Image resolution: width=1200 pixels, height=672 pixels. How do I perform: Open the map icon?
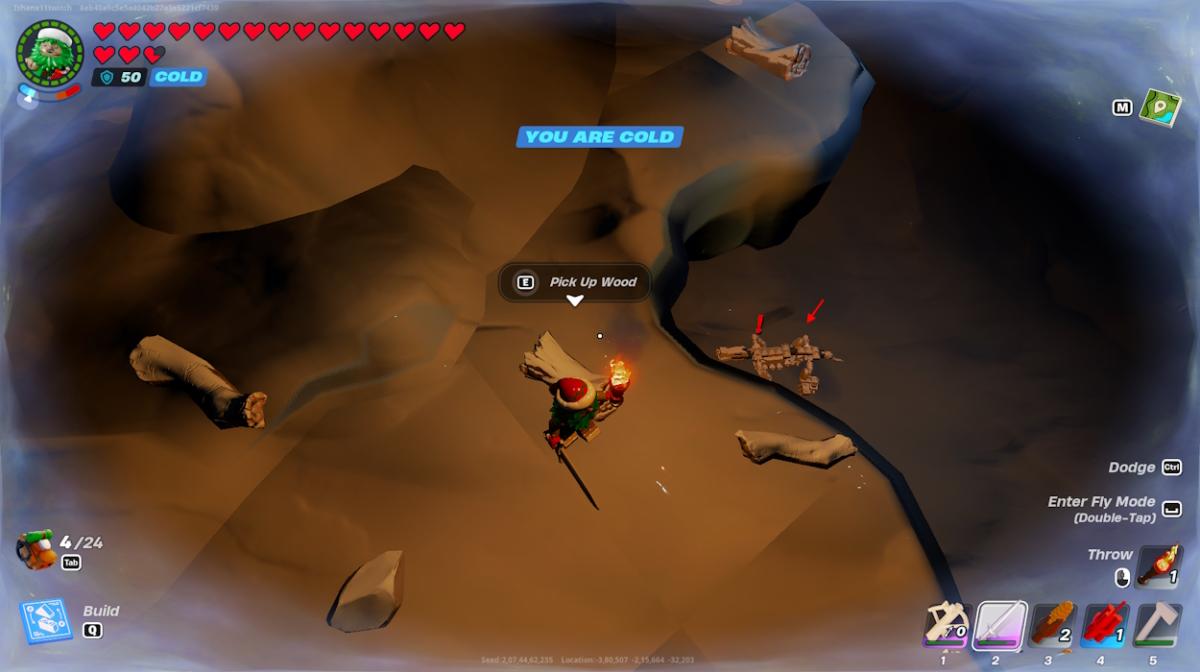coord(1159,106)
